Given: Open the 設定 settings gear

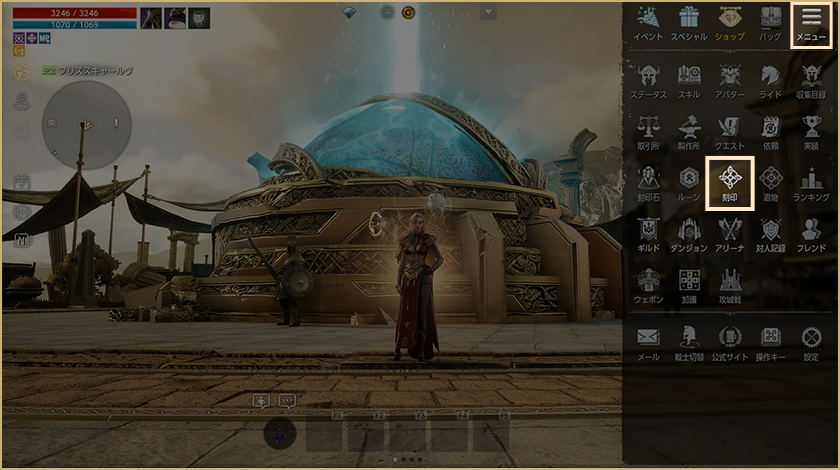Looking at the screenshot, I should (x=811, y=342).
